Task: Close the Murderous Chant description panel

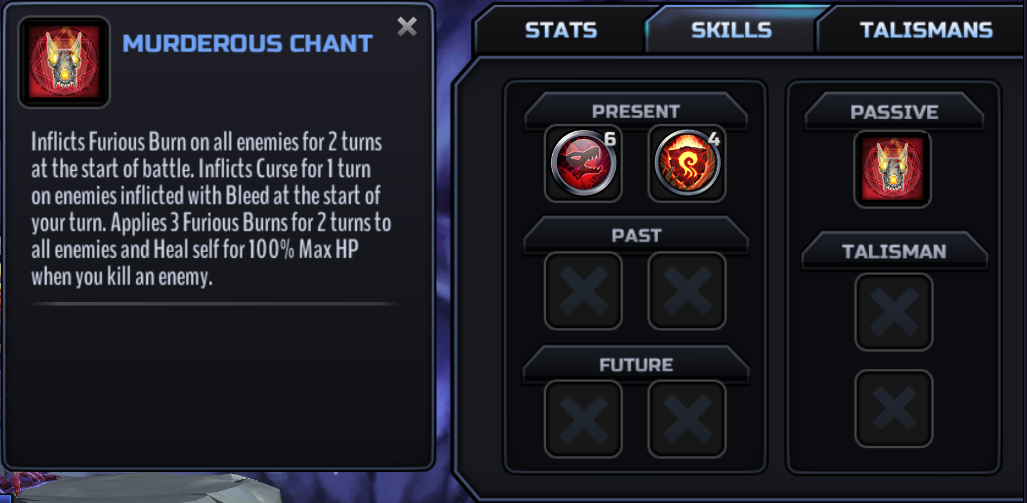Action: pos(407,27)
